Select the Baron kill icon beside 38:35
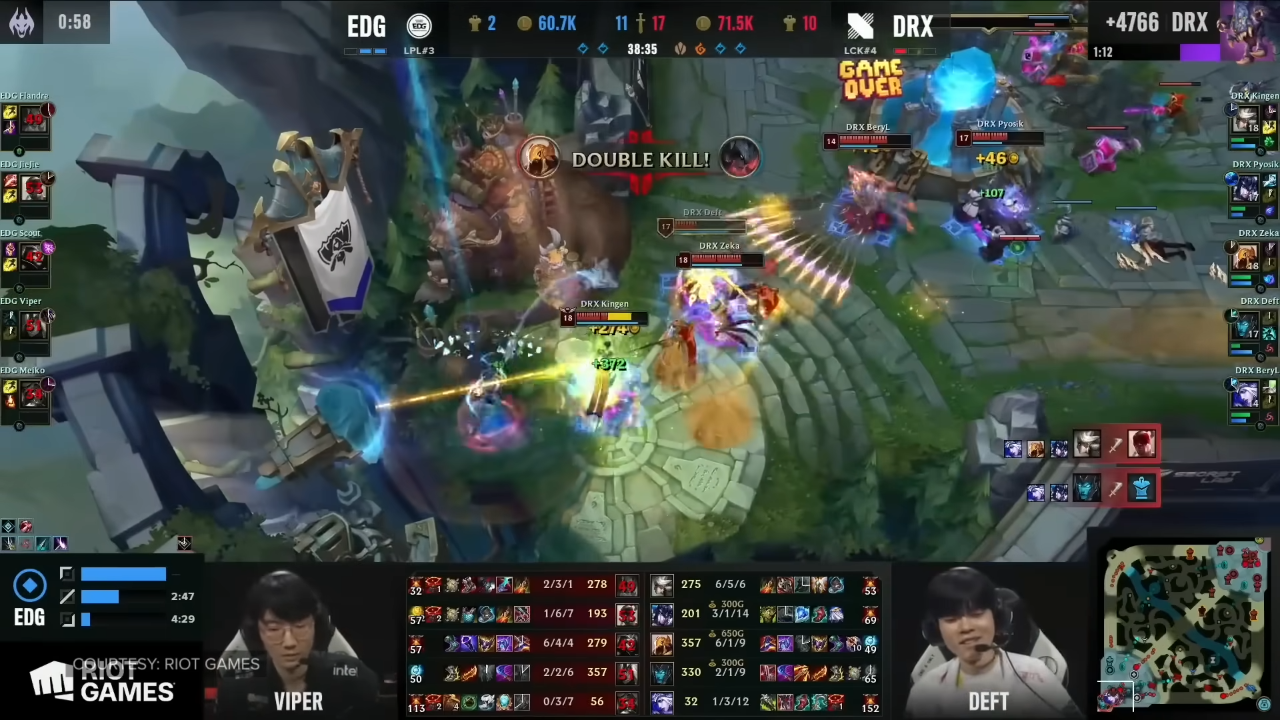This screenshot has width=1280, height=720. coord(680,47)
